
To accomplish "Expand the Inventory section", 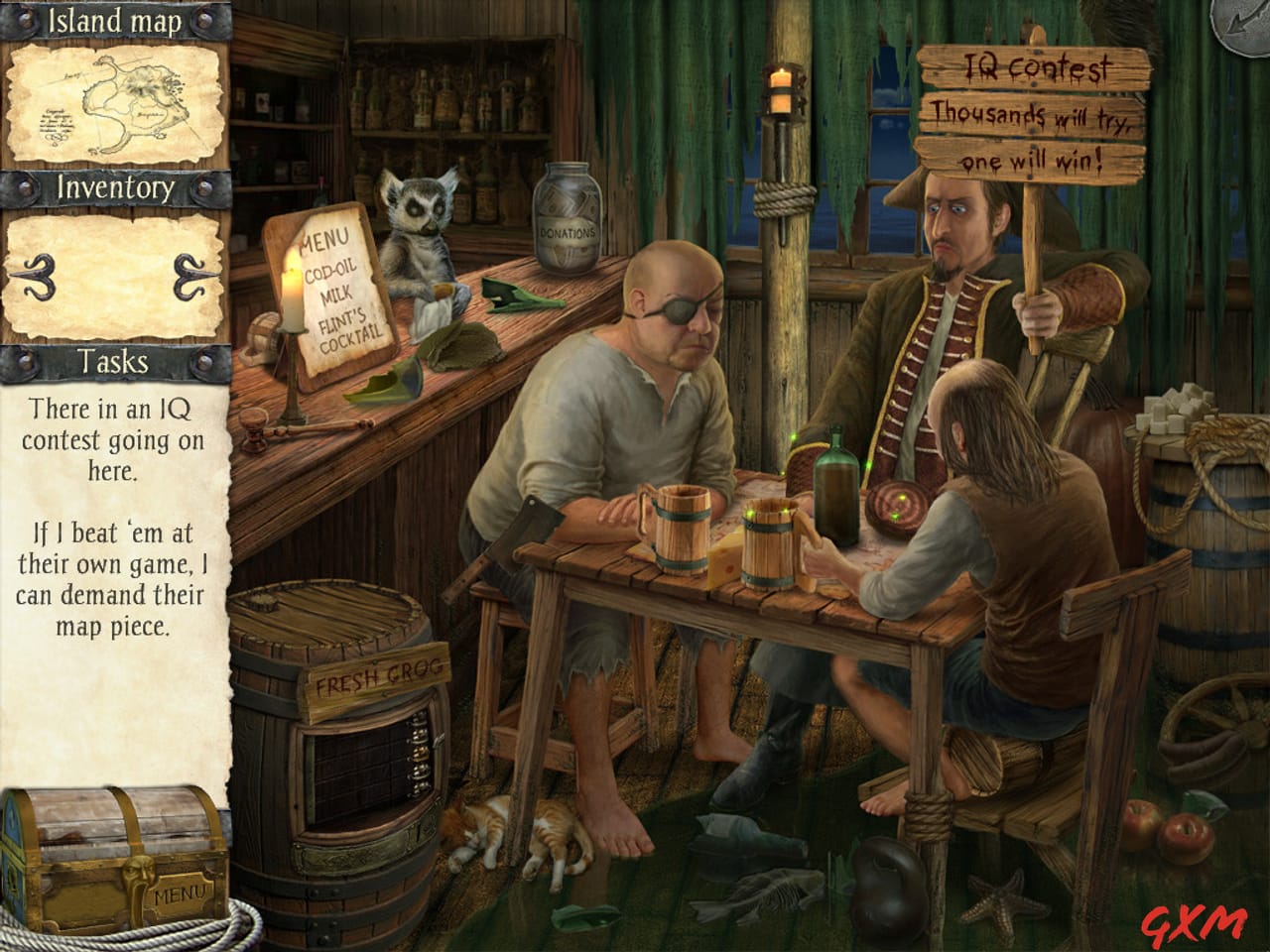I will 116,186.
